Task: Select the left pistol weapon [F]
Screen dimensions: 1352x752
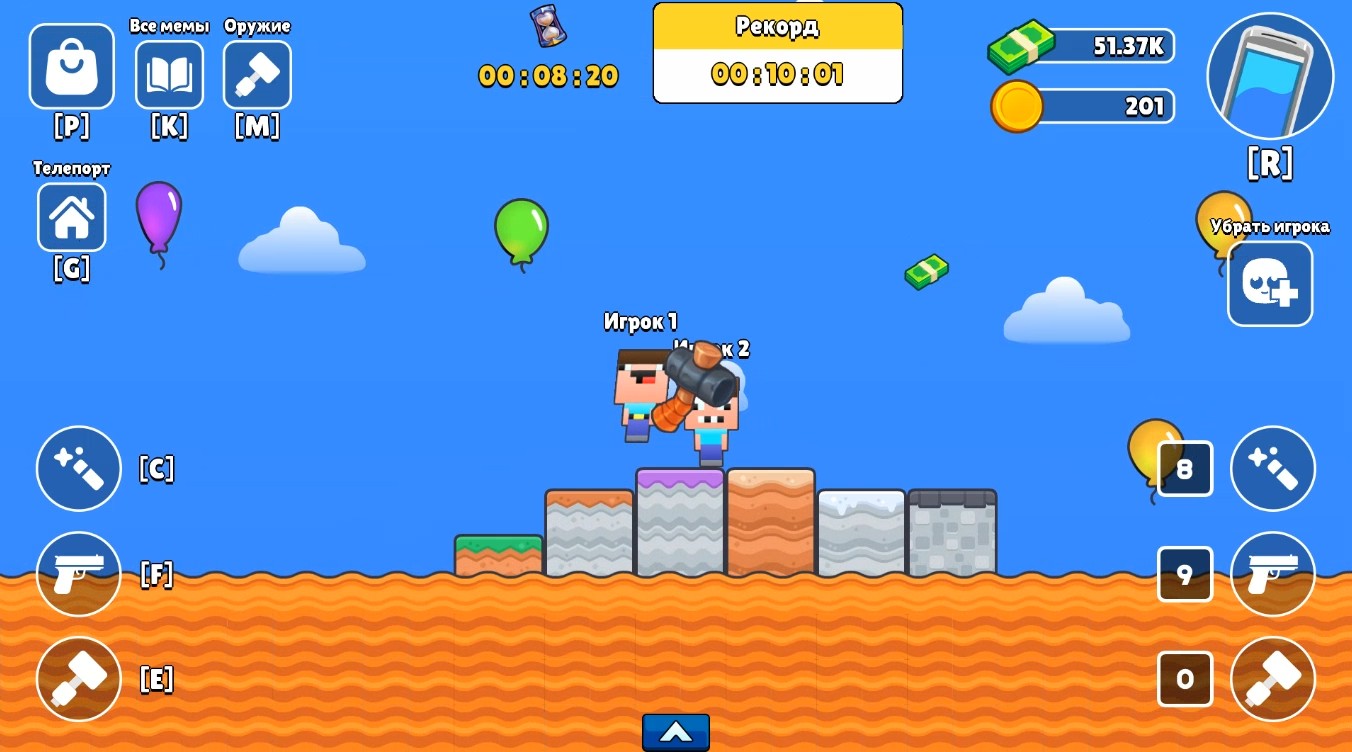Action: (x=78, y=574)
